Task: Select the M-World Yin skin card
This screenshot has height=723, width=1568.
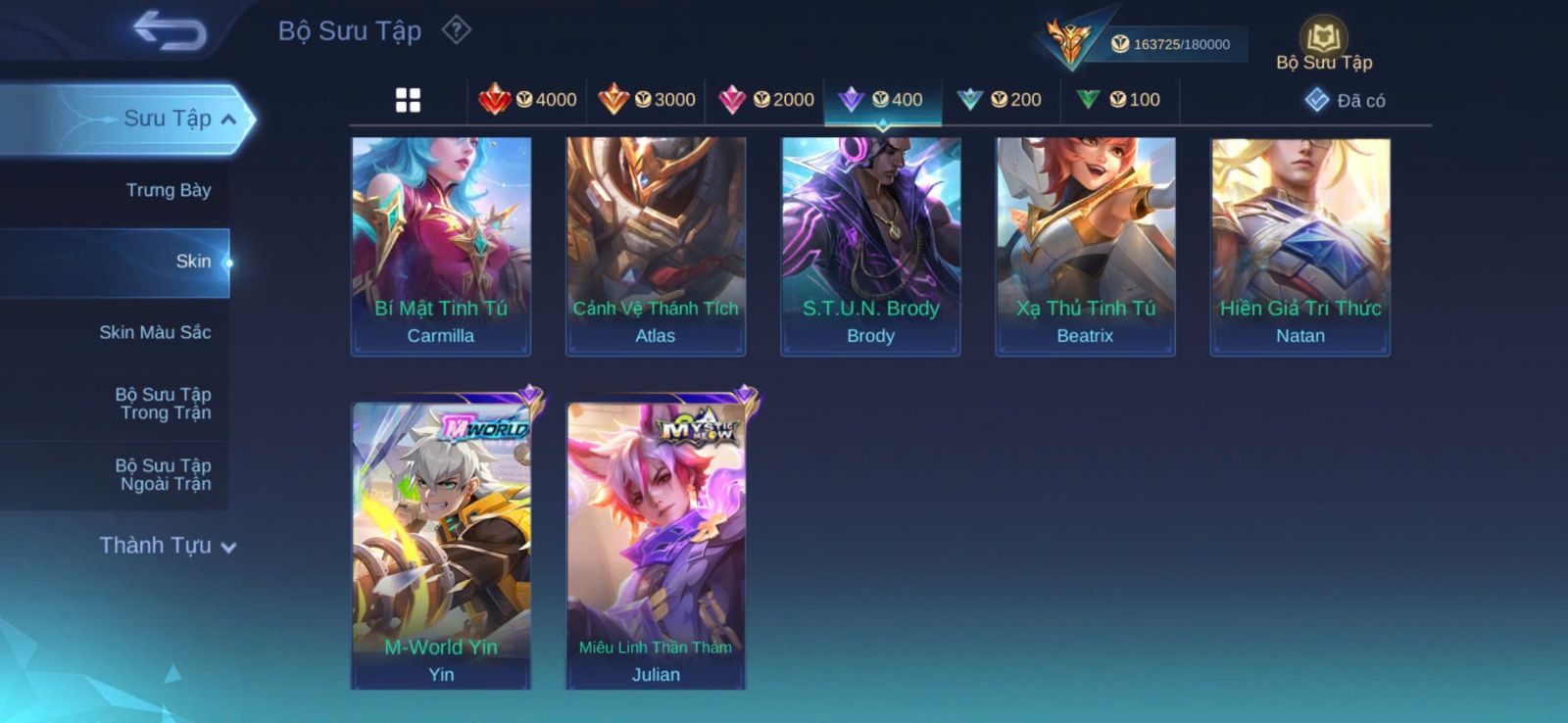Action: (x=441, y=545)
